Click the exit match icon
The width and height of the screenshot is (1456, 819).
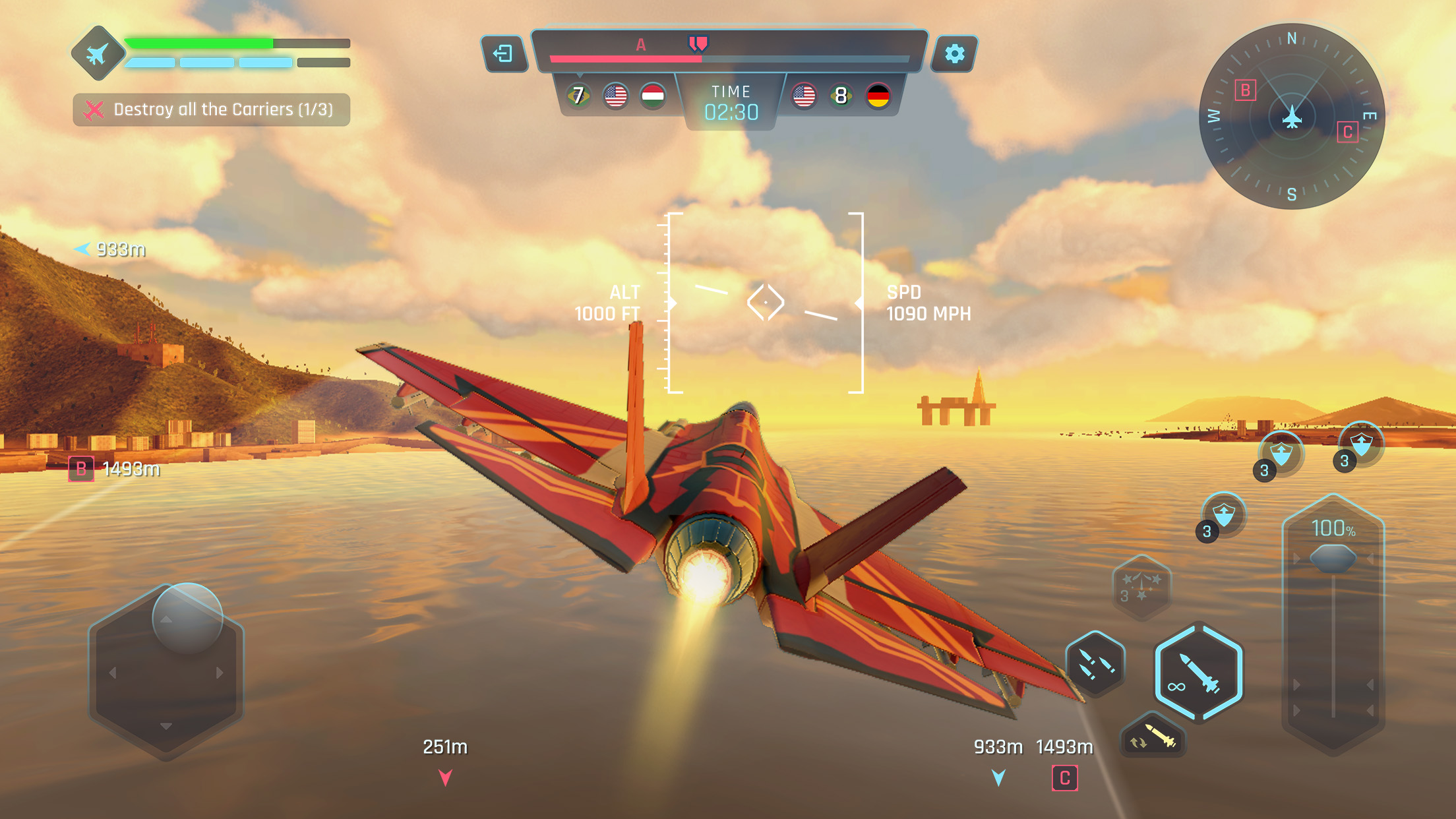(x=504, y=54)
